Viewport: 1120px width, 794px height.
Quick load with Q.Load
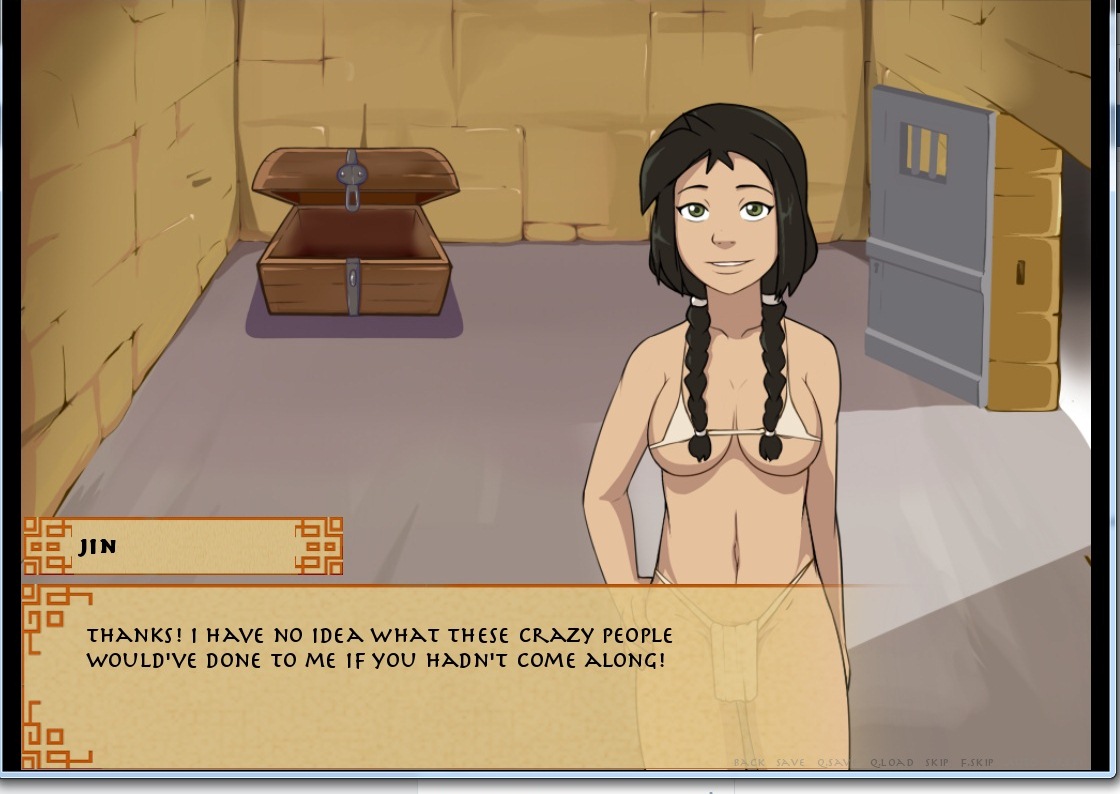click(x=891, y=762)
